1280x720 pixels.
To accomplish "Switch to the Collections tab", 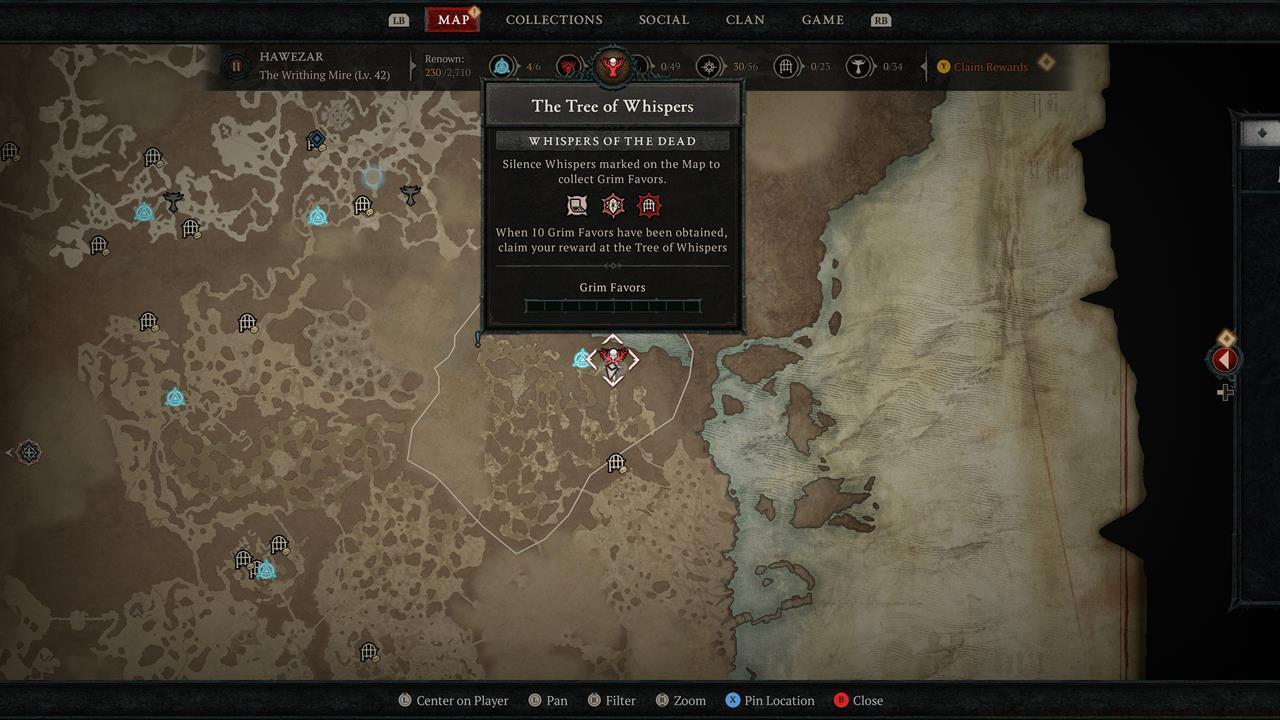I will click(x=553, y=19).
